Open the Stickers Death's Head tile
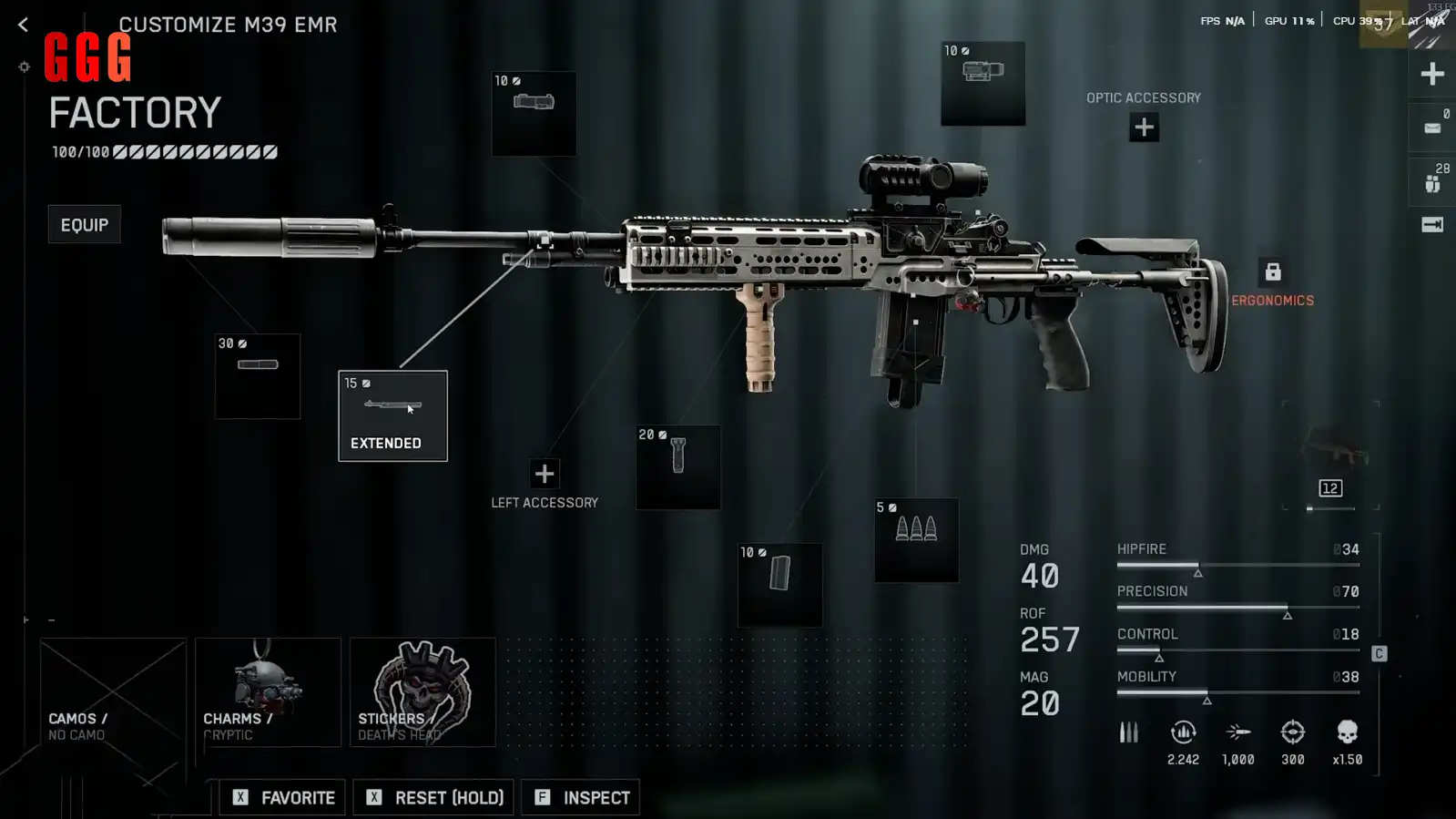The image size is (1456, 819). (423, 692)
